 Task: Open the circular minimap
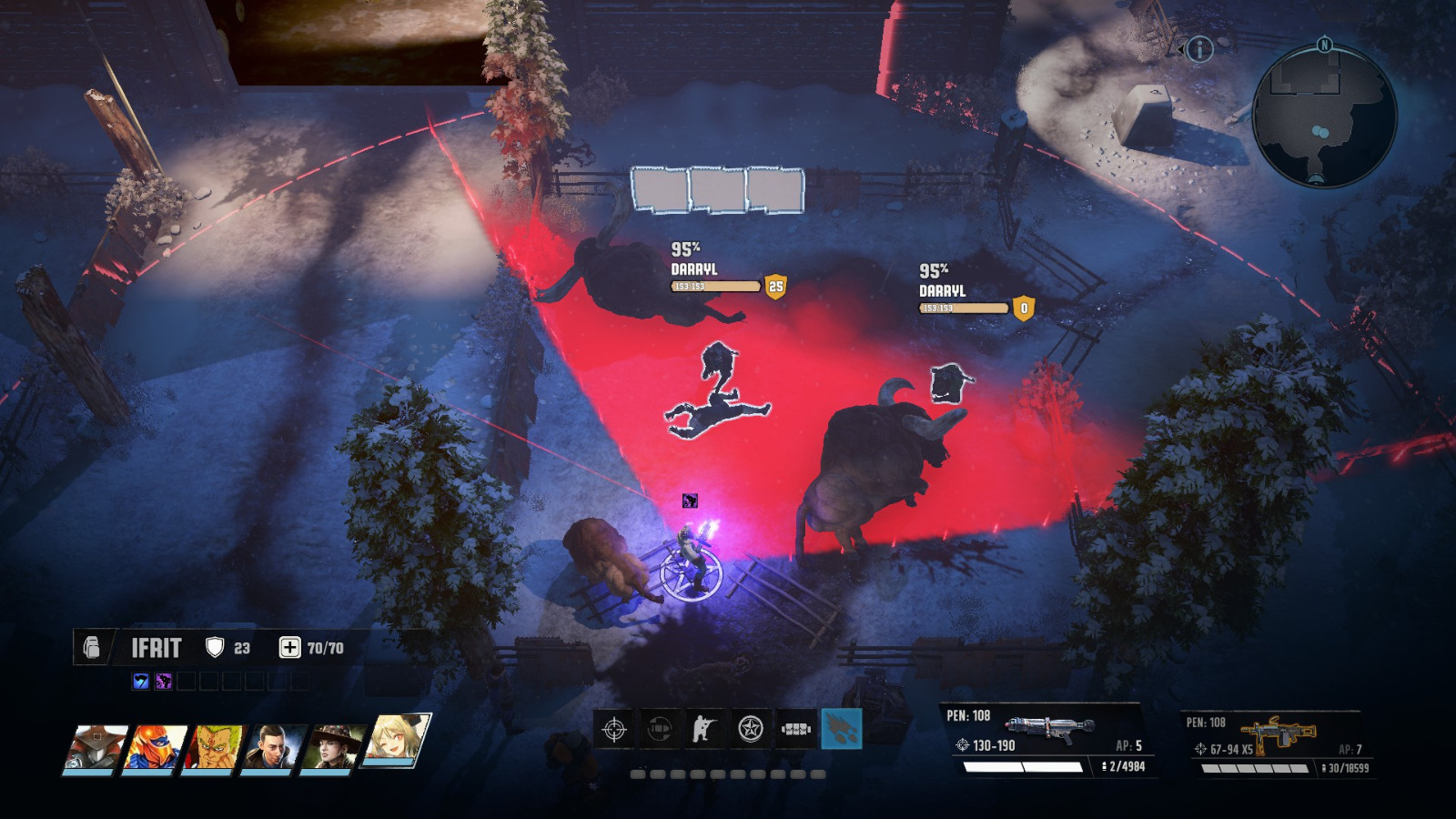point(1324,116)
